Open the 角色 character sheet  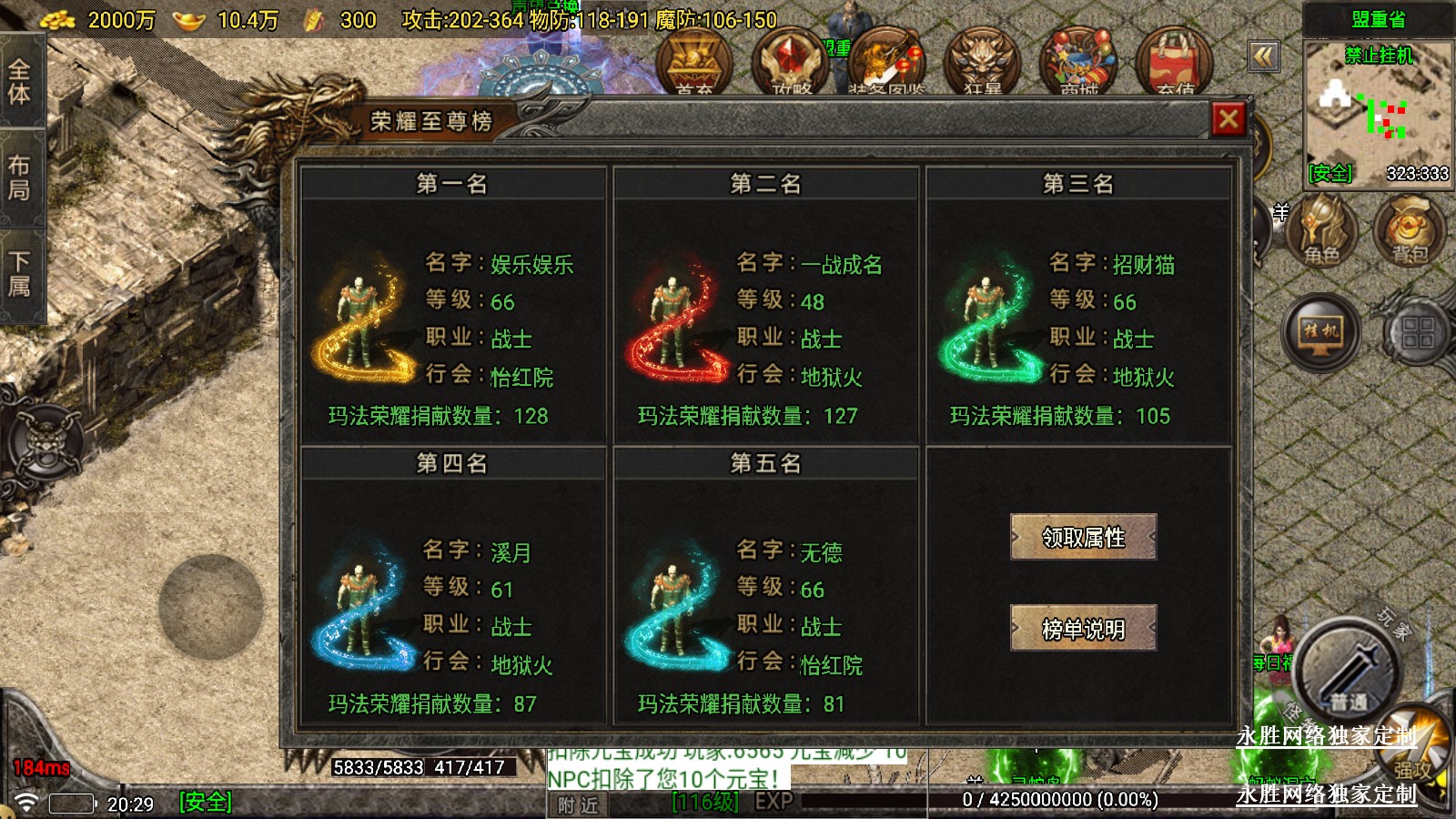point(1321,232)
